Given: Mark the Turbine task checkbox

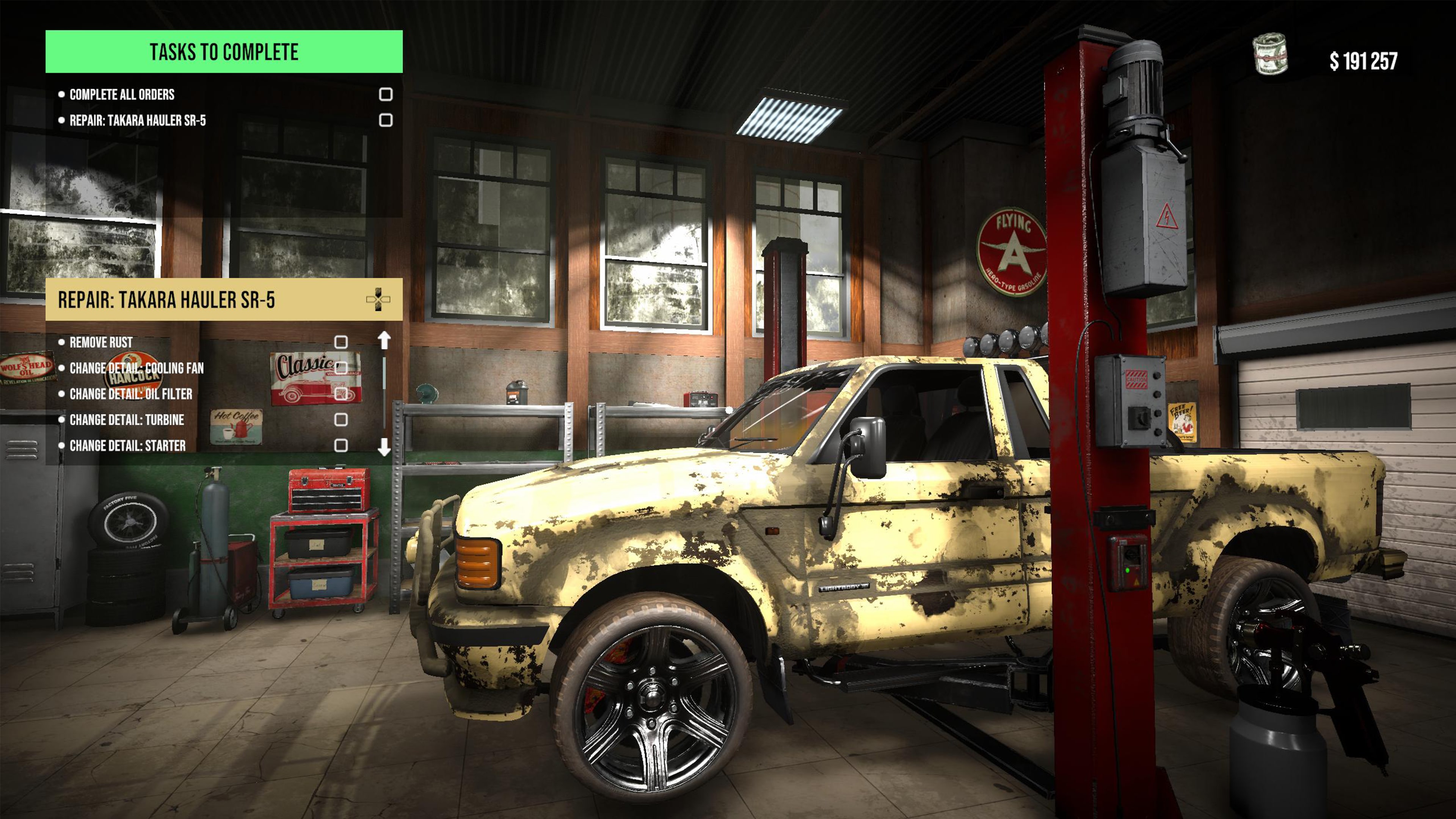Looking at the screenshot, I should tap(341, 419).
